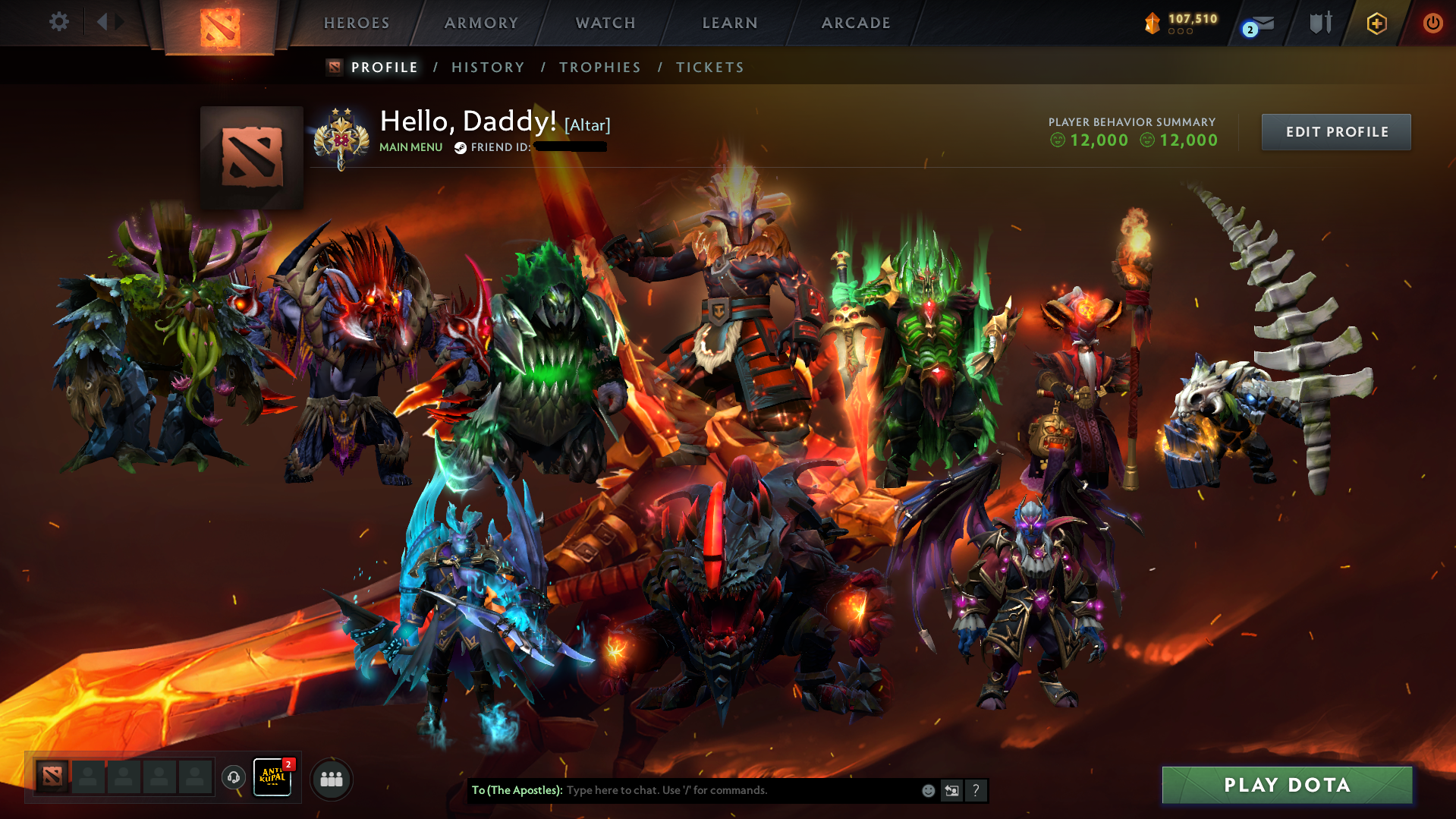The image size is (1456, 819).
Task: Switch to the HISTORY tab
Action: click(487, 67)
